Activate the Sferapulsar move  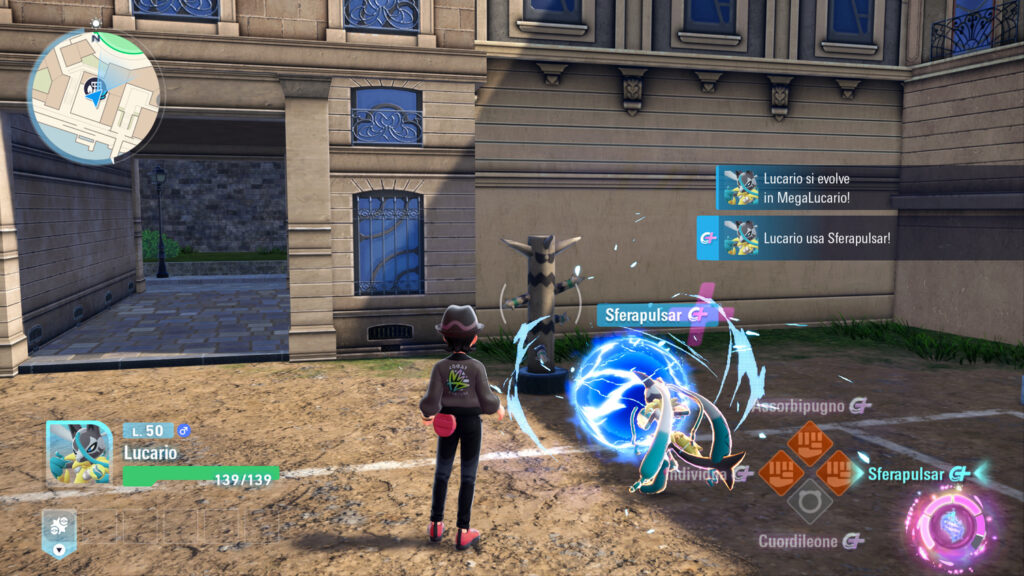(837, 473)
